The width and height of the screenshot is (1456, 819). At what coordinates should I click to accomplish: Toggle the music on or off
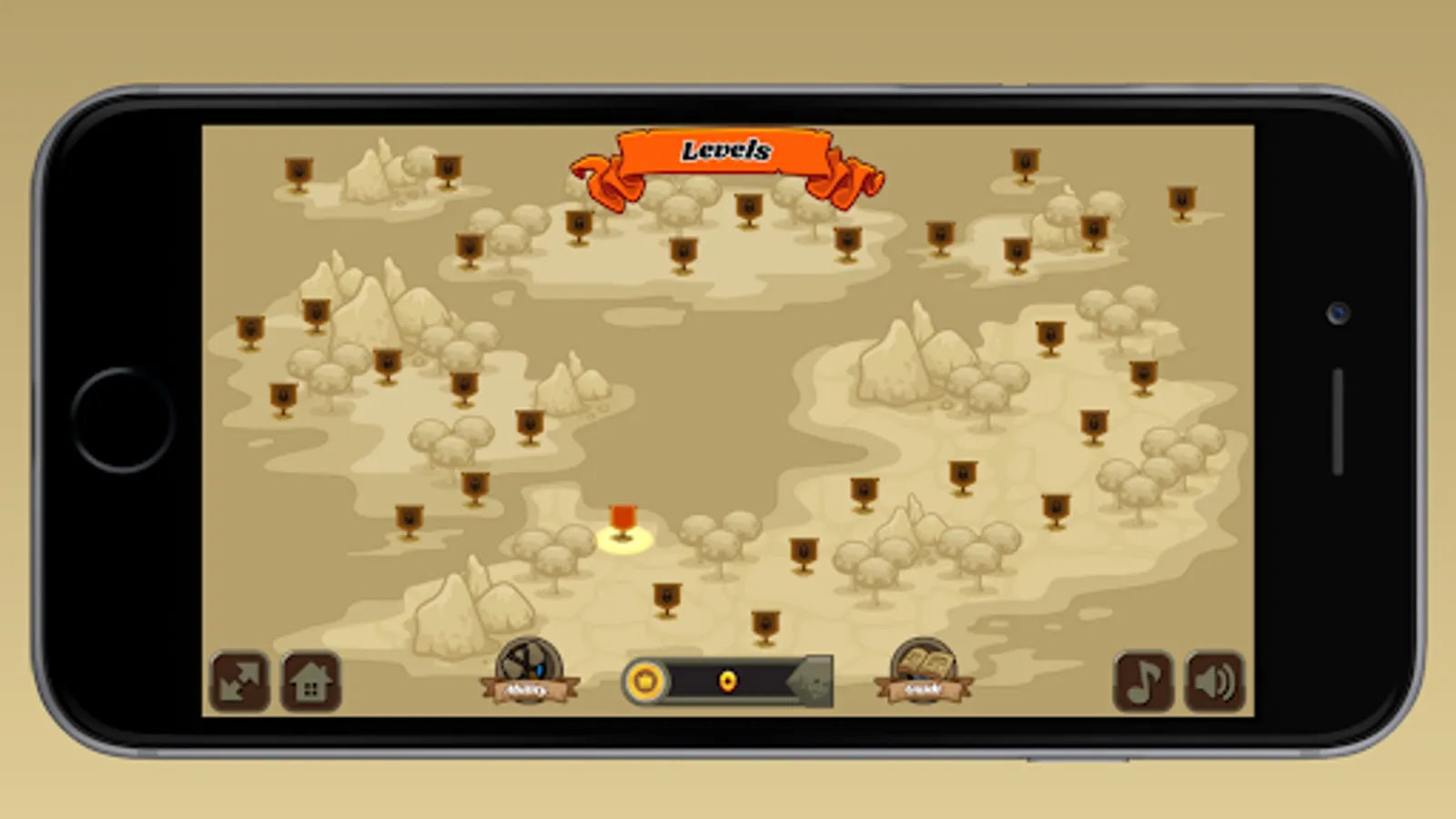tap(1143, 681)
